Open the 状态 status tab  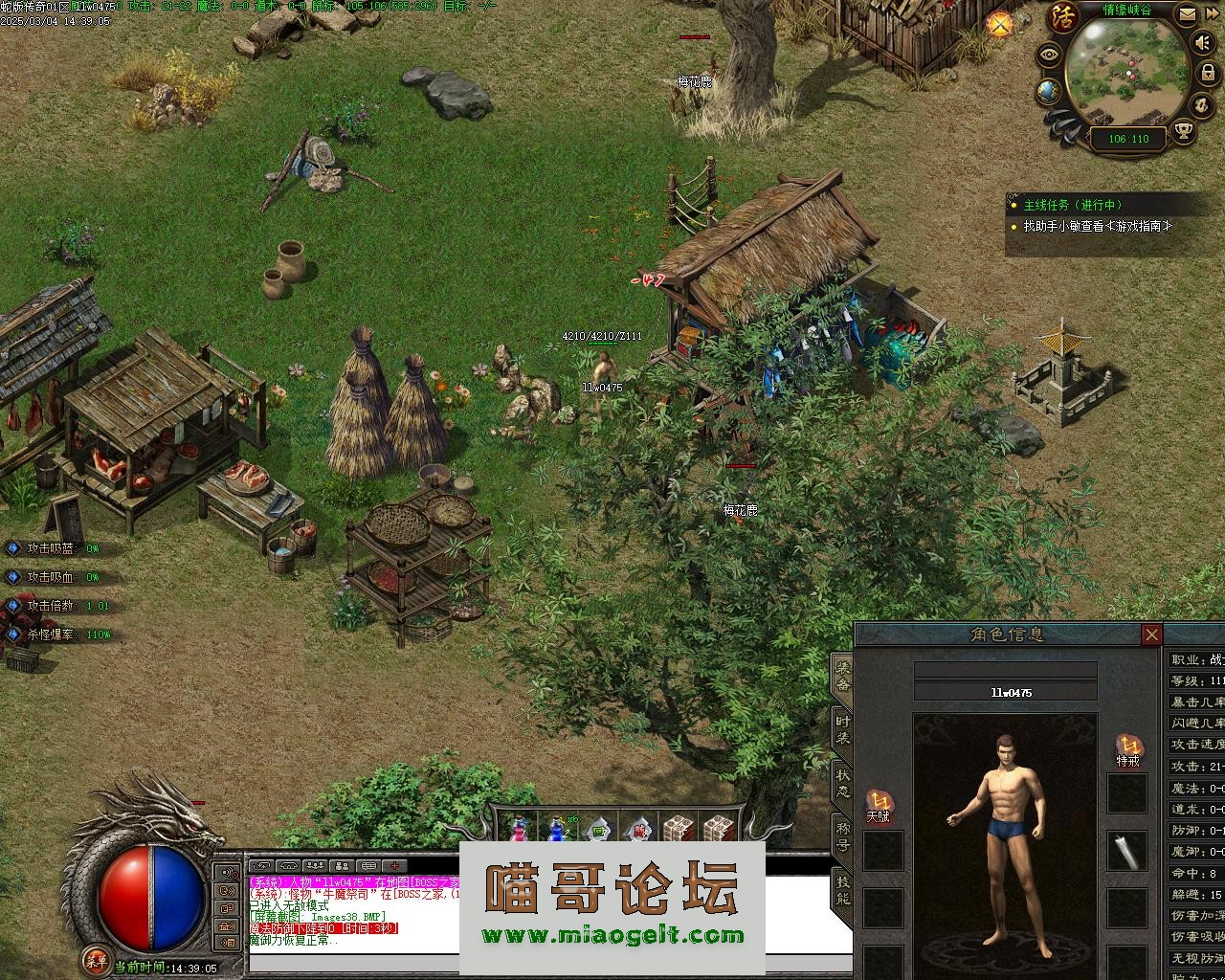pyautogui.click(x=842, y=783)
